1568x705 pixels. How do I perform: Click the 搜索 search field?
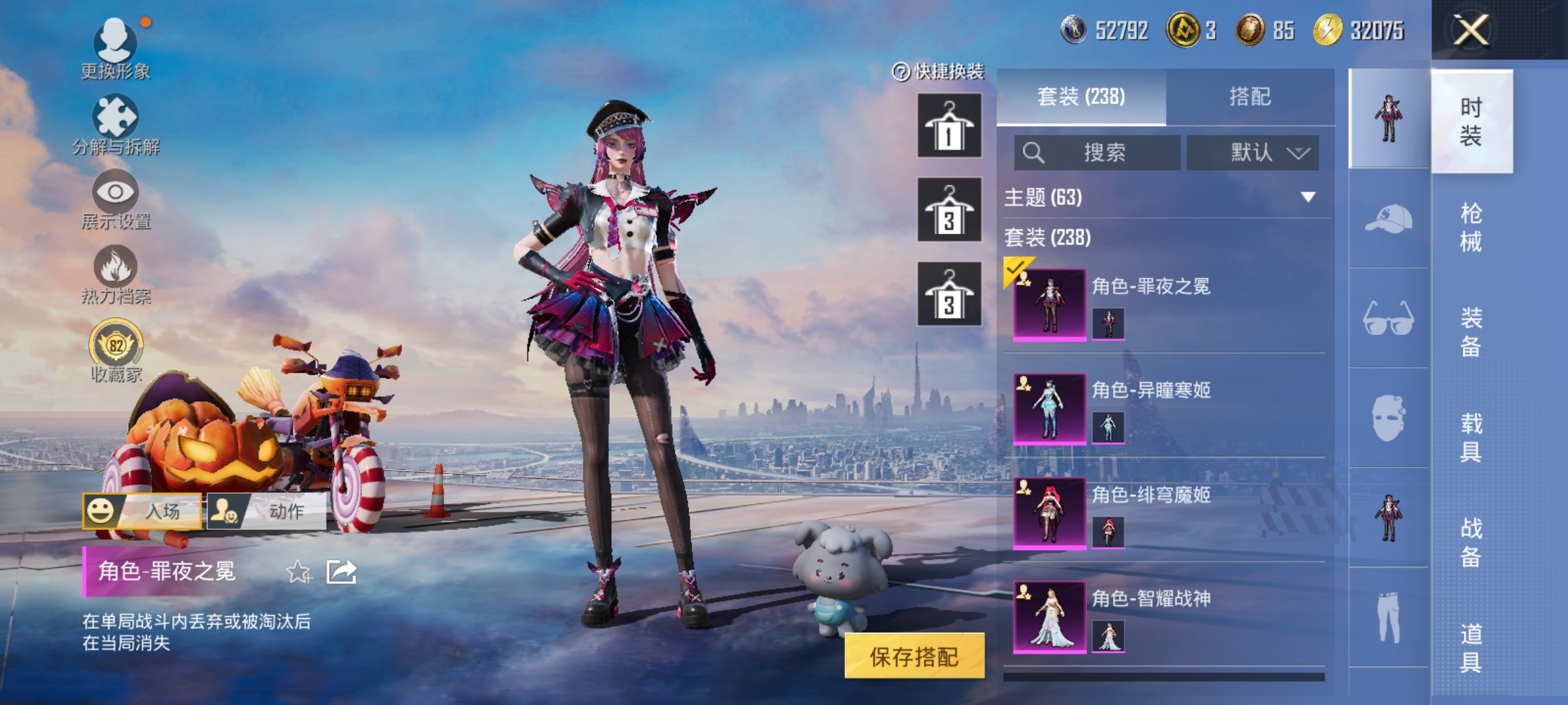click(1097, 152)
